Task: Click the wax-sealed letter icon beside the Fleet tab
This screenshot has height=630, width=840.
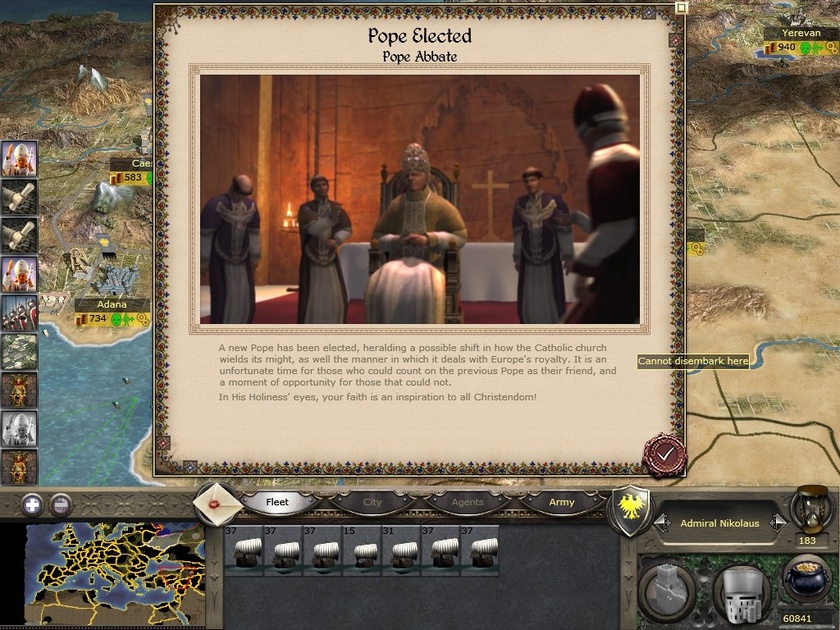Action: point(217,502)
